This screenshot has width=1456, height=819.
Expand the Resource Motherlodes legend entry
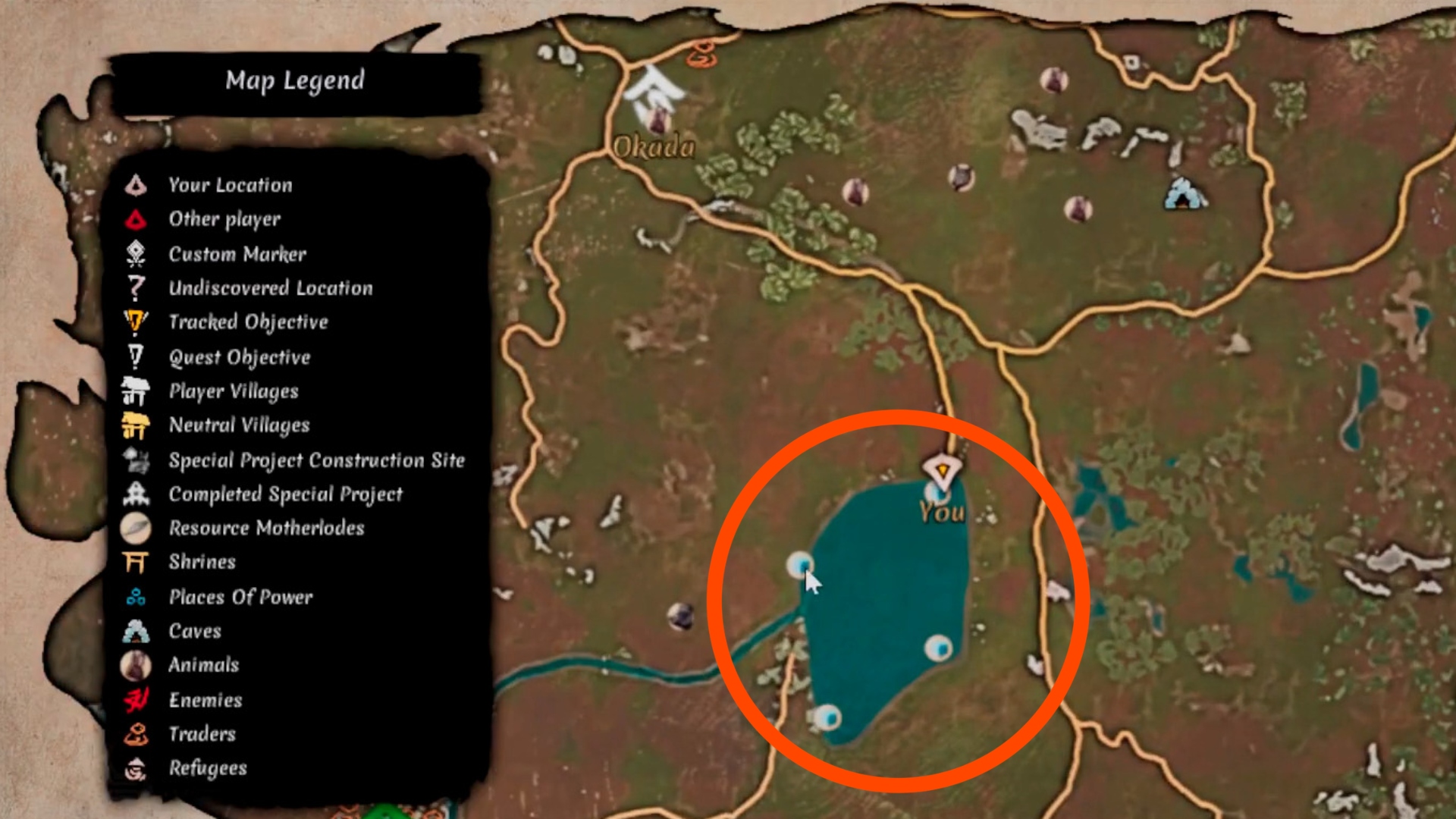point(135,528)
